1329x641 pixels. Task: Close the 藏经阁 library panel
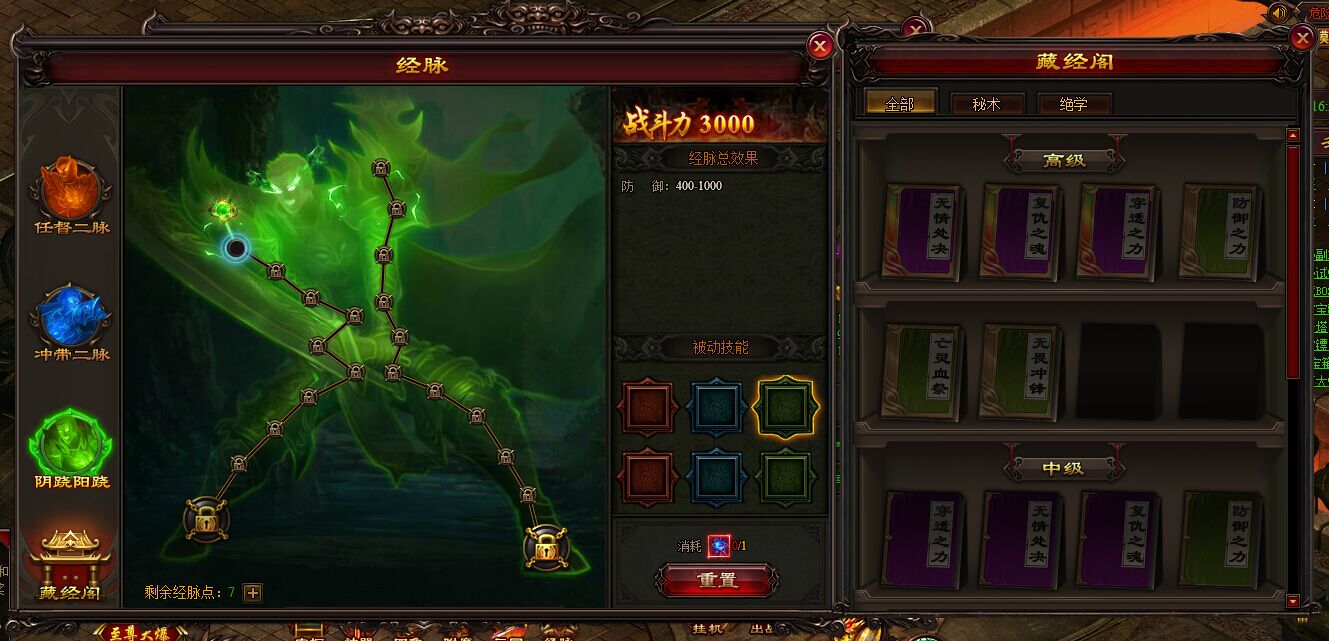[1302, 39]
